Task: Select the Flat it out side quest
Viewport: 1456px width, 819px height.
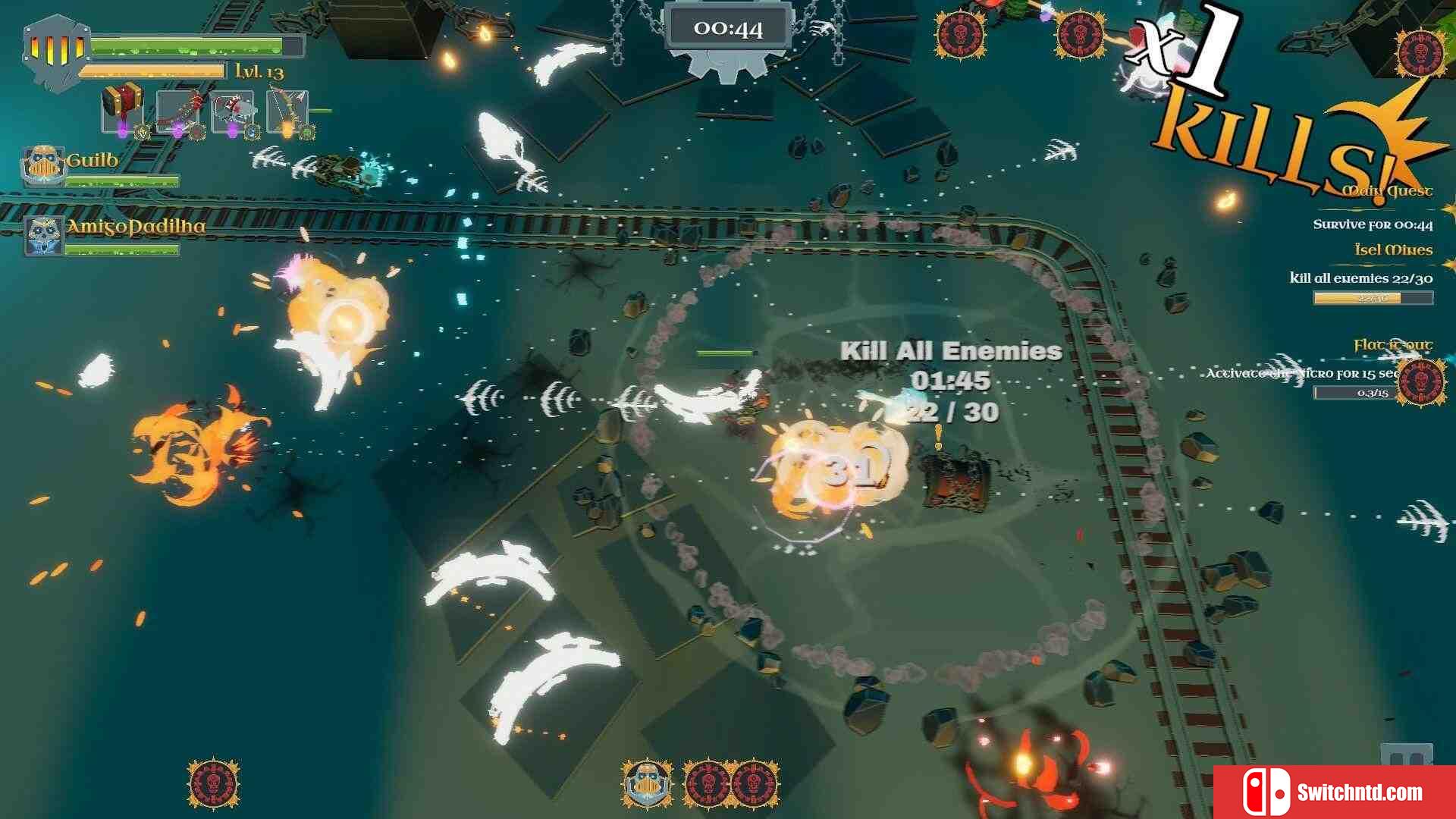Action: [1392, 346]
